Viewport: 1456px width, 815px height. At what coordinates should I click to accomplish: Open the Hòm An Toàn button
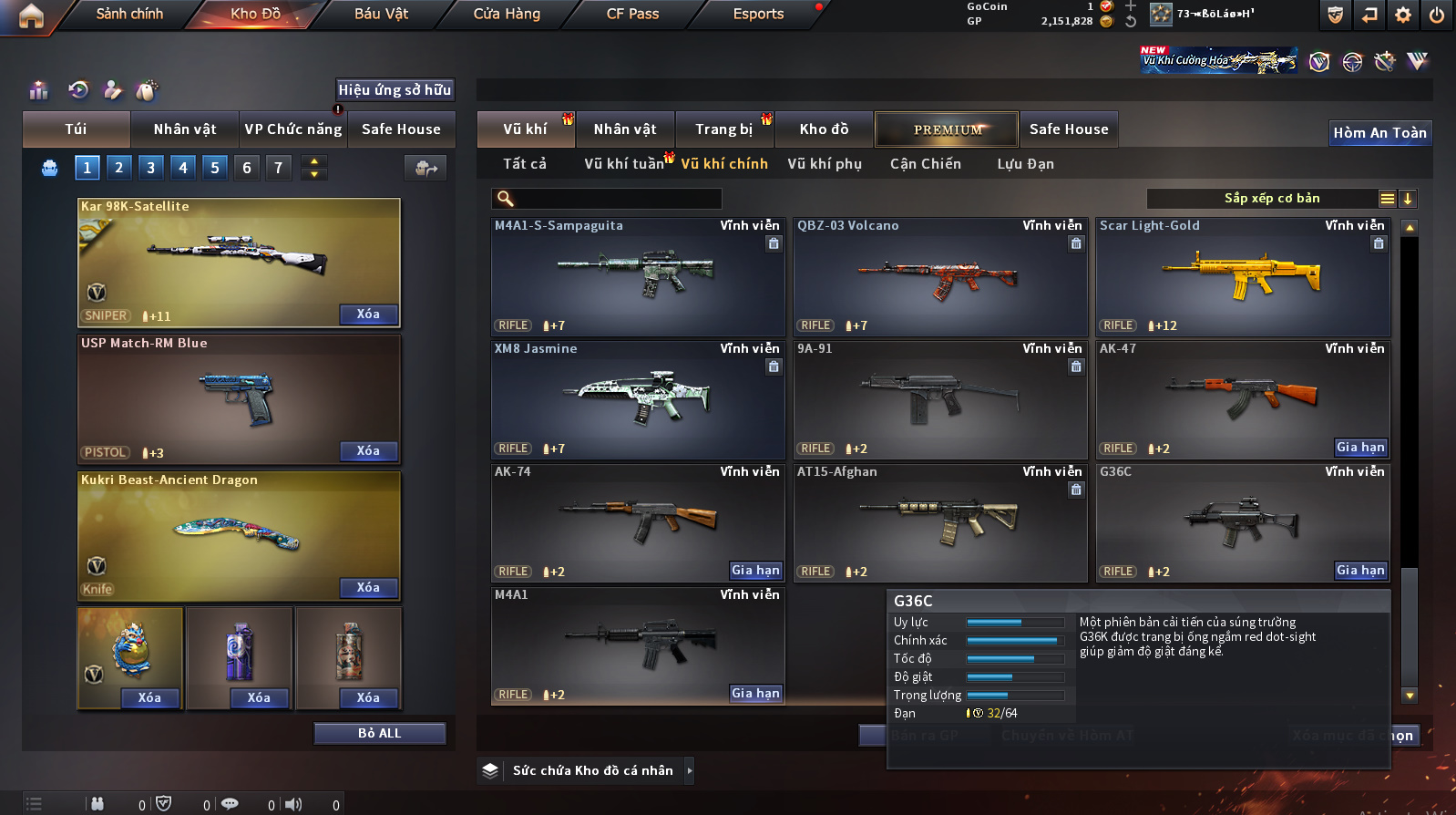(x=1379, y=133)
